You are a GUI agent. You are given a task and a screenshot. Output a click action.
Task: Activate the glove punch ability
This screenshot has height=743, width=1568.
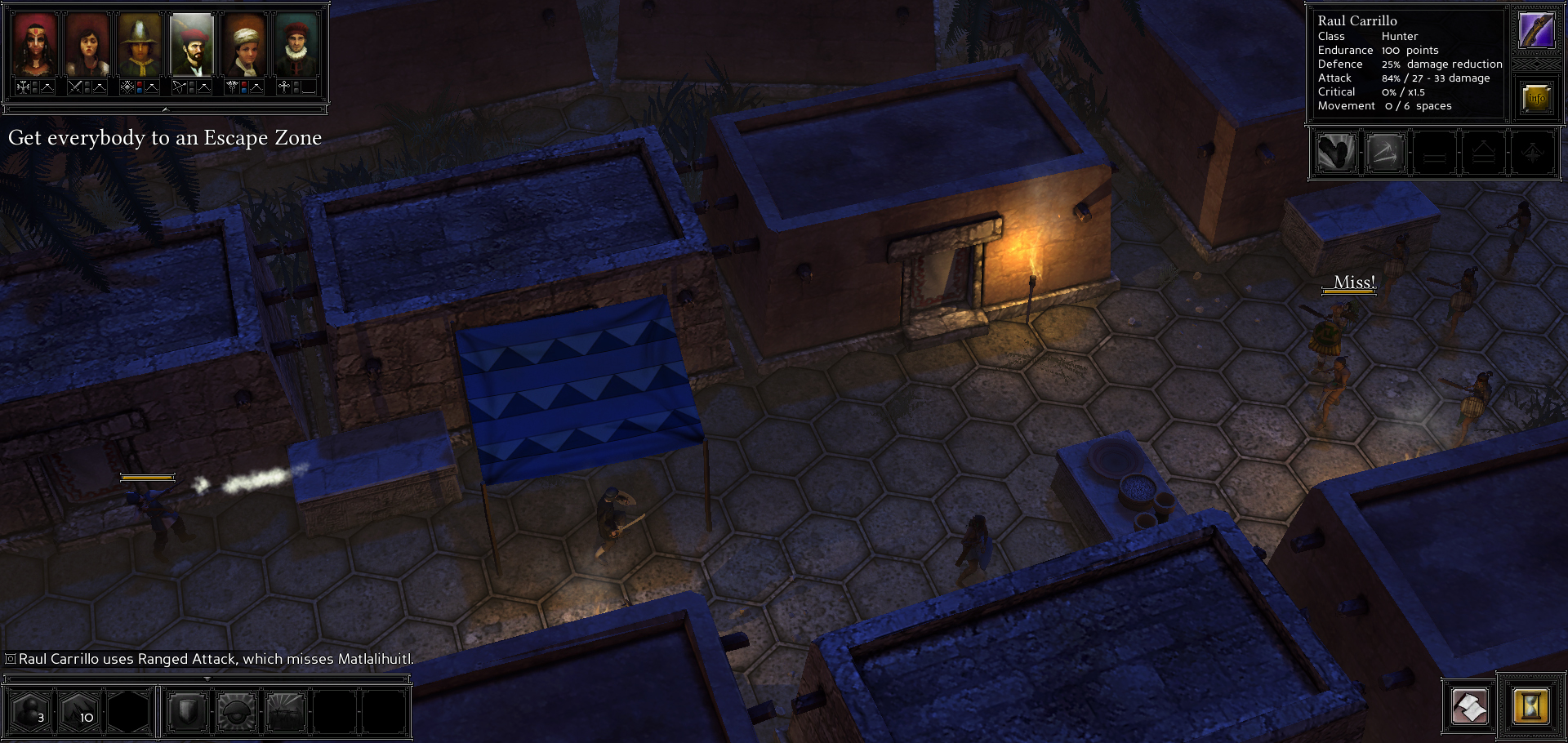(x=1336, y=153)
